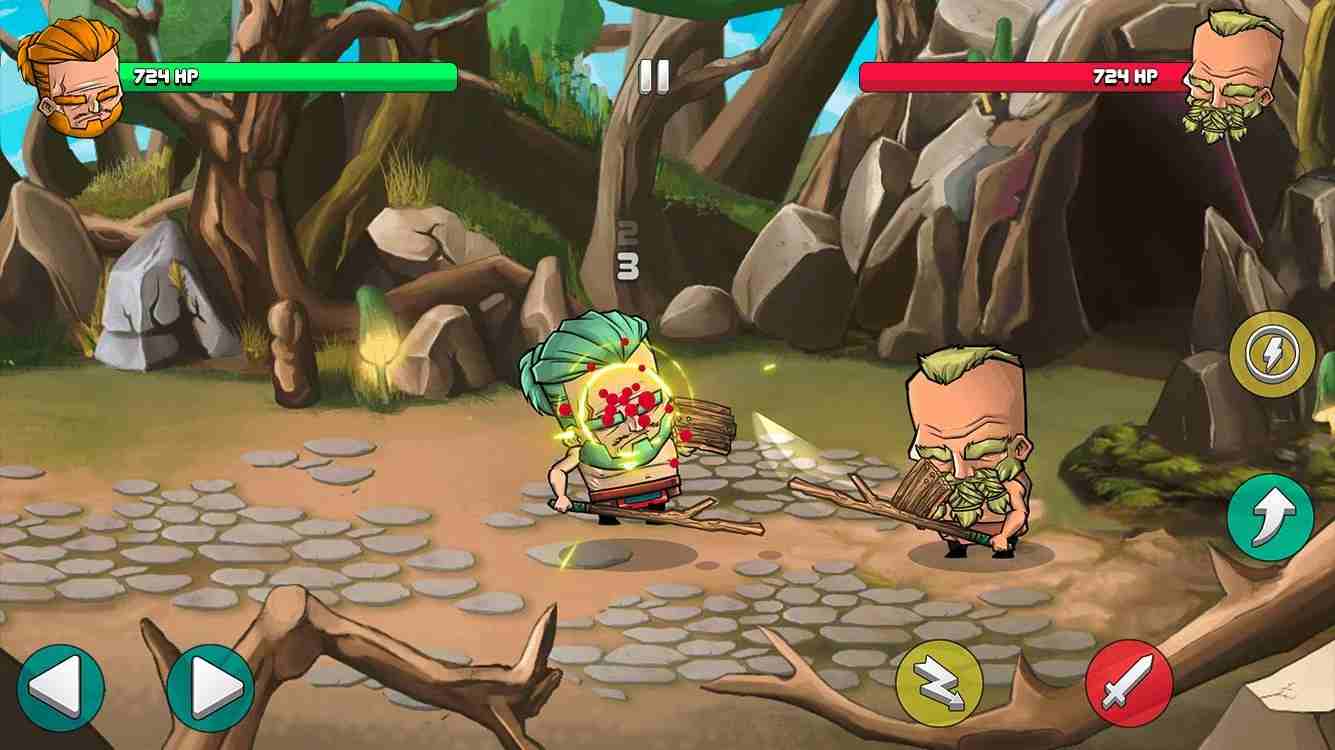This screenshot has width=1335, height=750.
Task: Tap the lightning bolt special ability icon
Action: 1272,356
